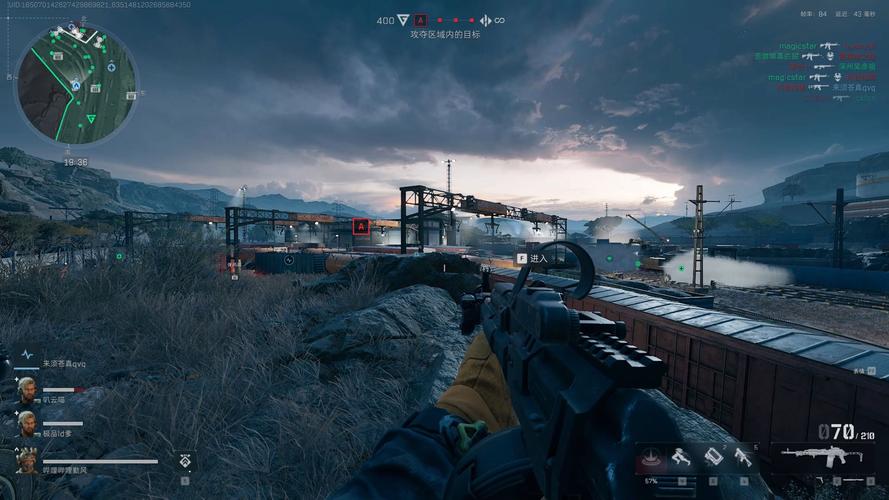
Task: Select the primary machine gun weapon slot
Action: point(821,457)
